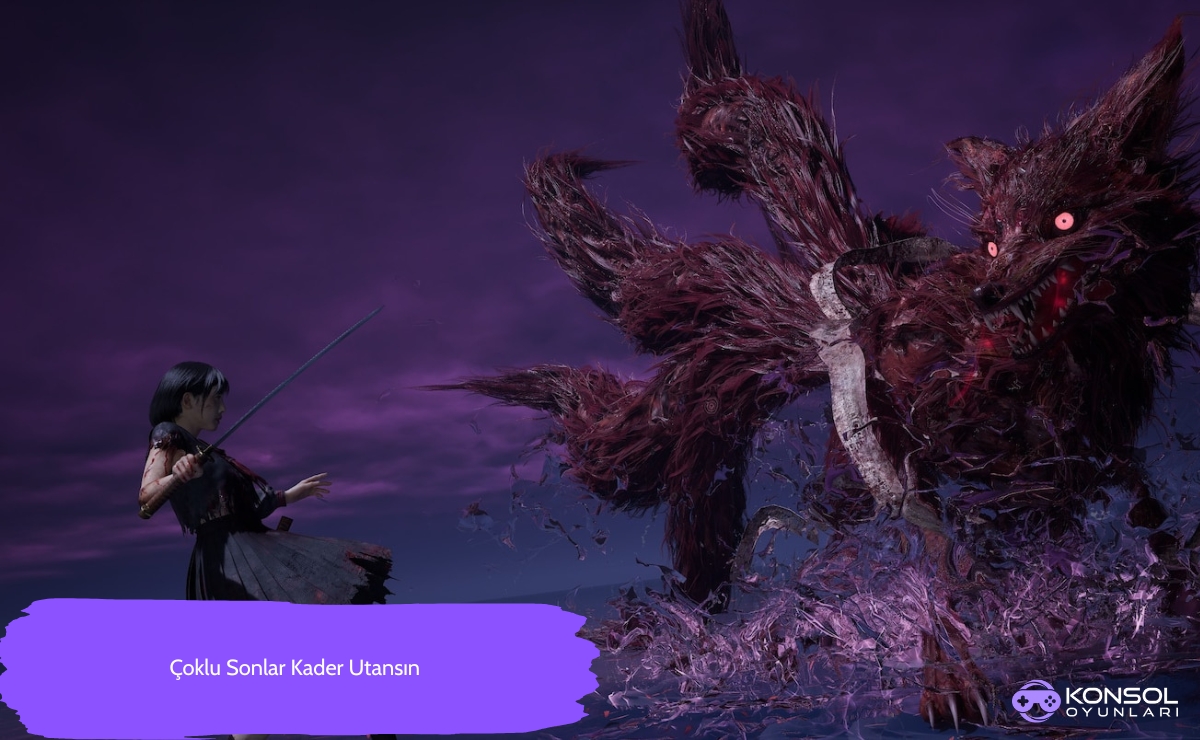Click the Konsol Oyunları site logo
The image size is (1200, 740).
(x=1094, y=700)
